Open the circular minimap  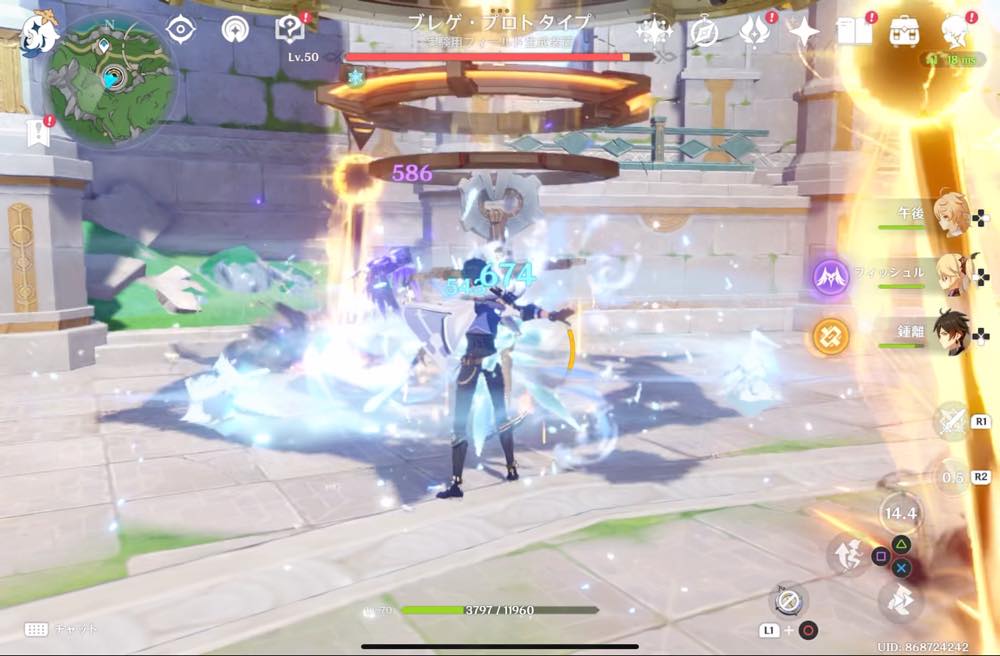110,78
